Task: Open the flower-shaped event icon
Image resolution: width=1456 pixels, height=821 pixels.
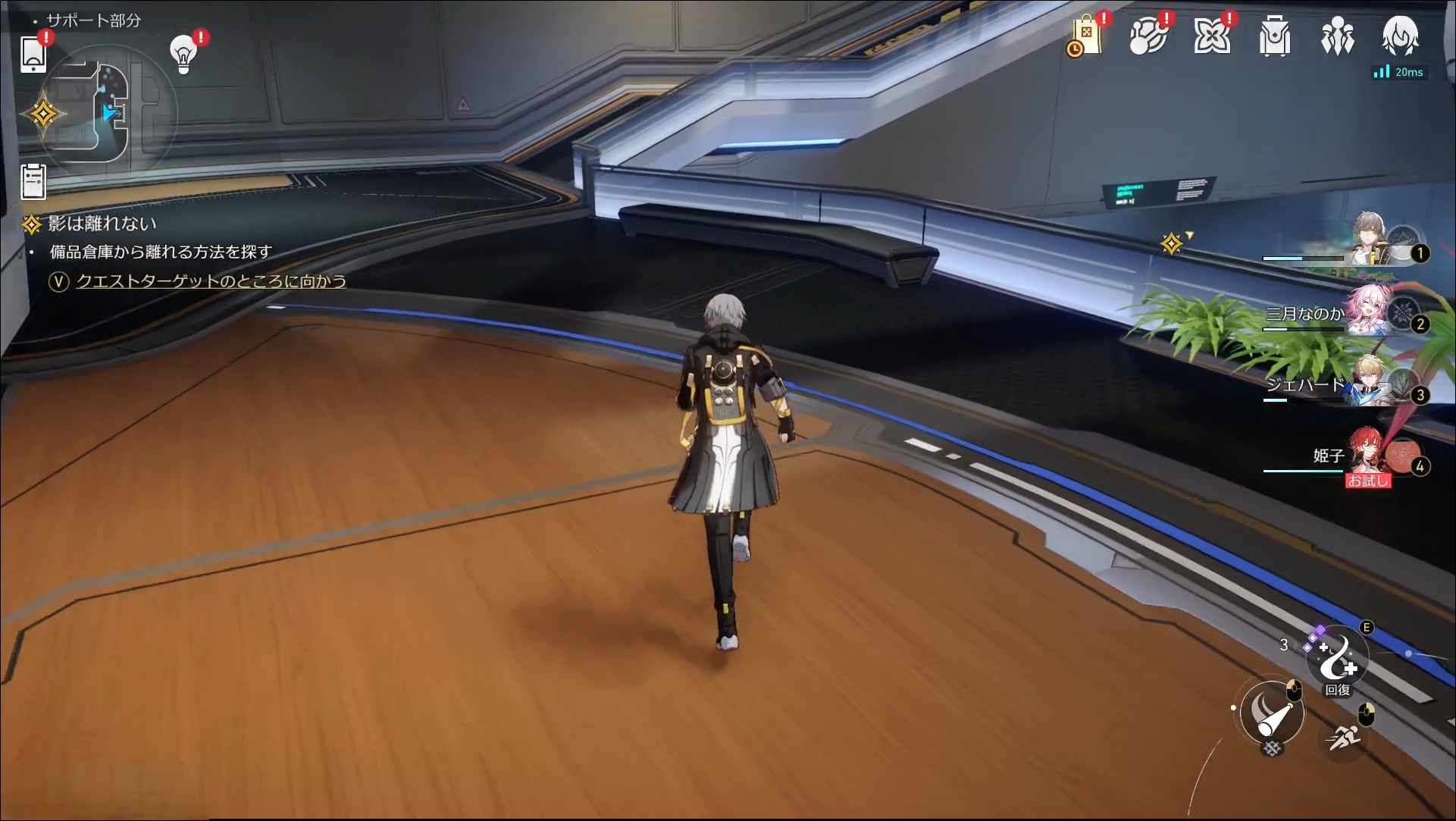Action: 1211,37
